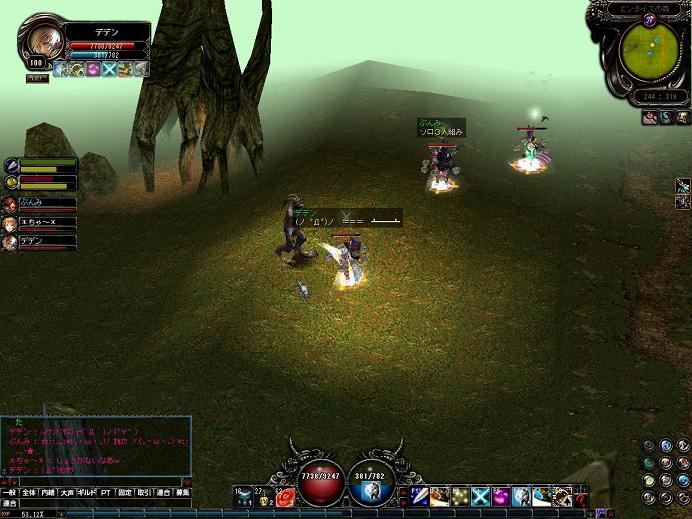Activate the purple orb skill in the hotbar

click(x=501, y=496)
